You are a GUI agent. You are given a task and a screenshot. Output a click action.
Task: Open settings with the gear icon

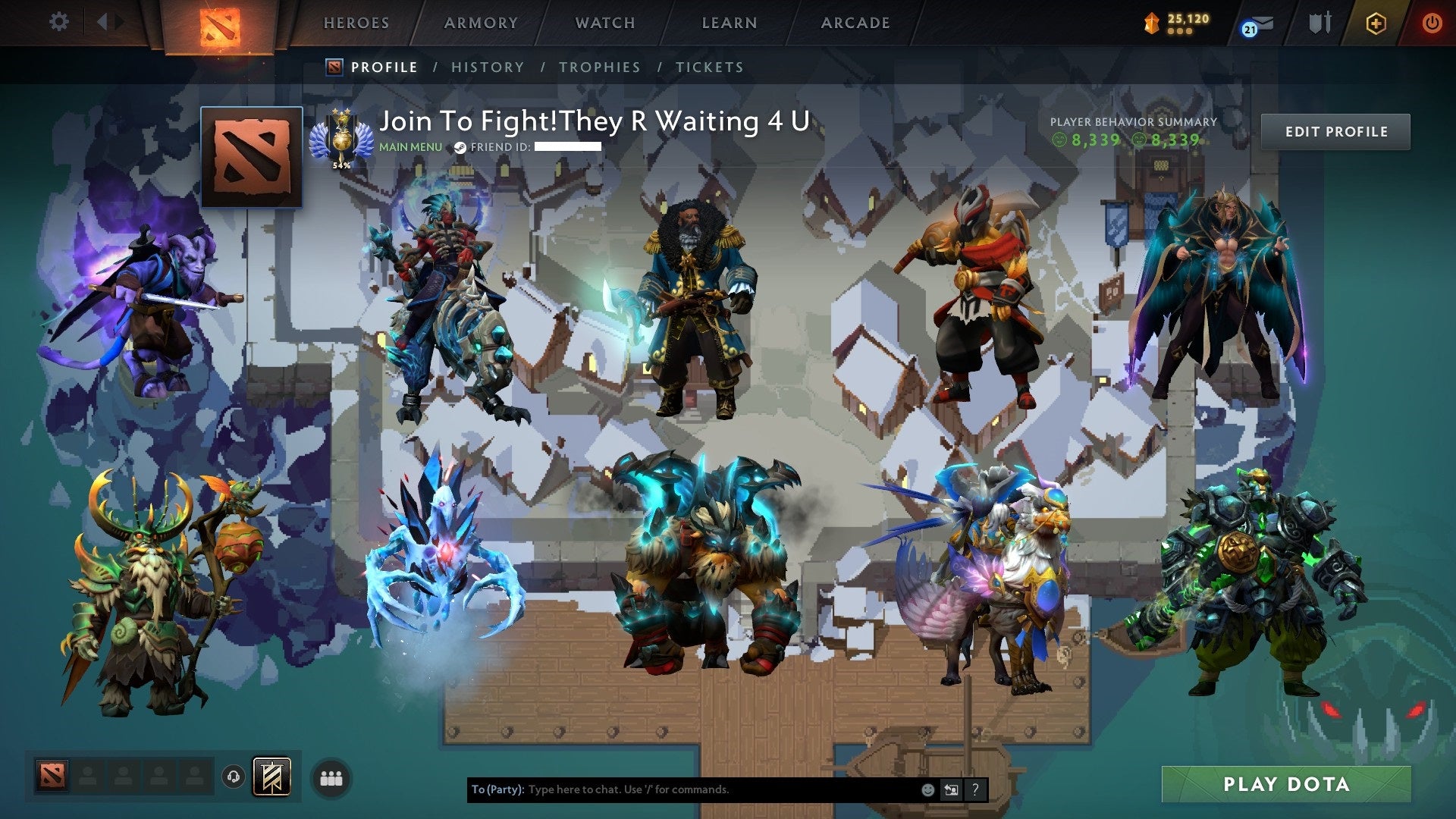58,21
